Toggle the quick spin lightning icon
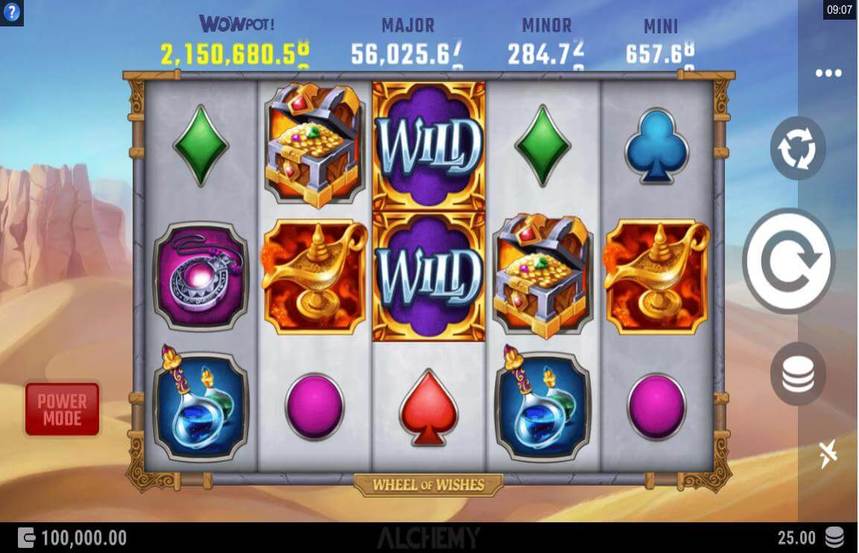 click(827, 453)
